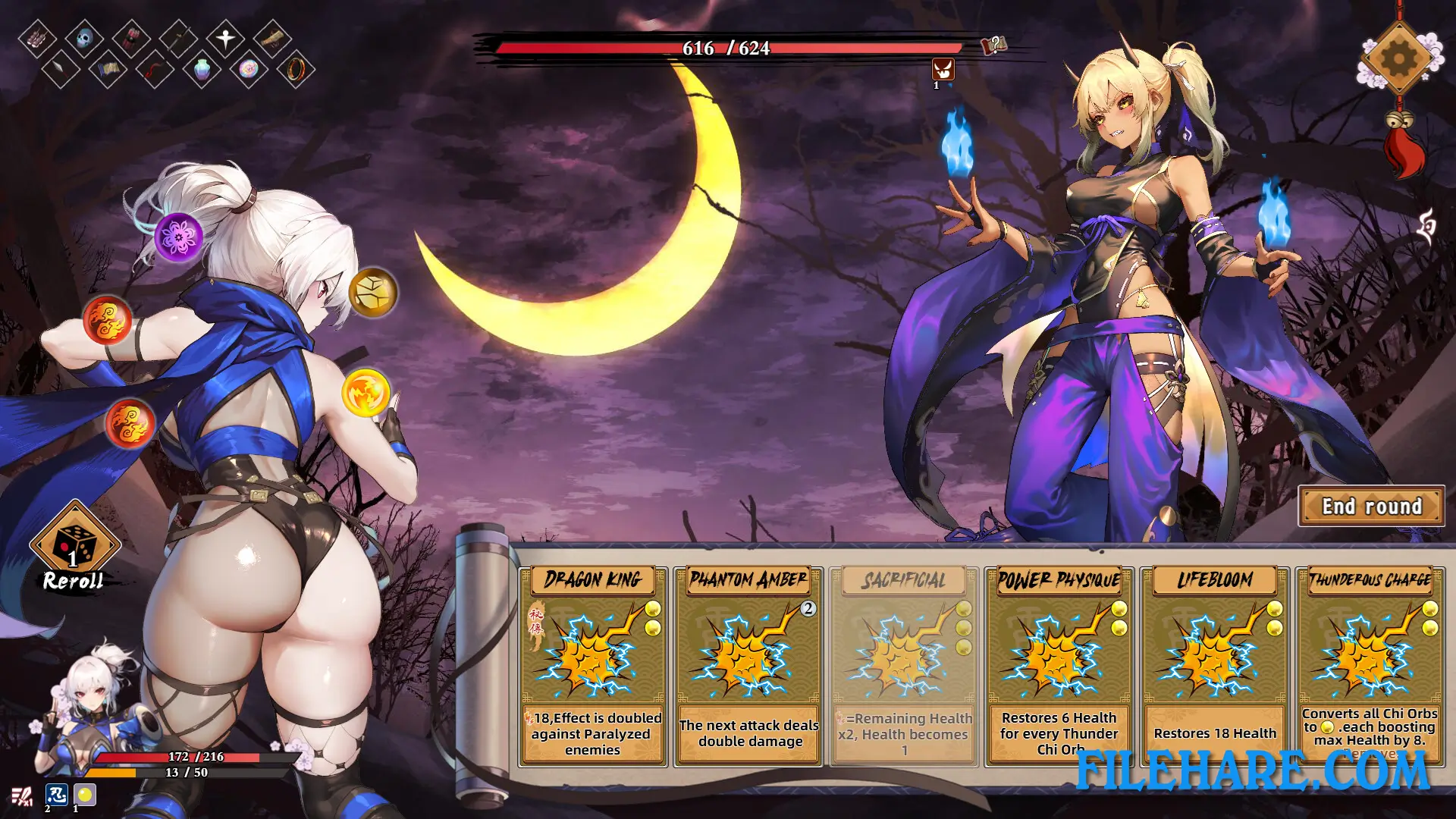1456x819 pixels.
Task: Pick the Dragon King card
Action: 592,660
